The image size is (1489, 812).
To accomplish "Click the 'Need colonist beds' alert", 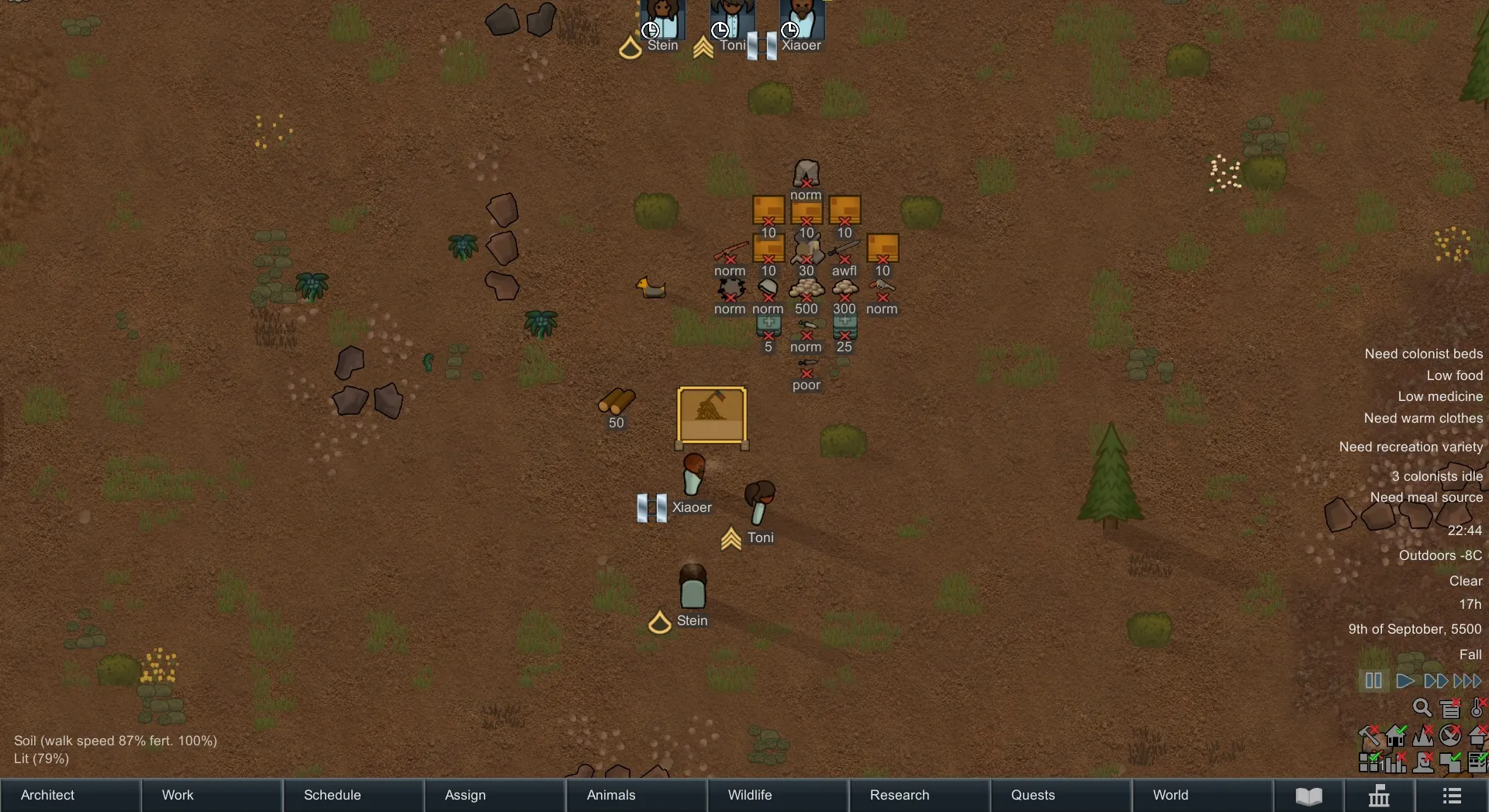I will (x=1423, y=354).
